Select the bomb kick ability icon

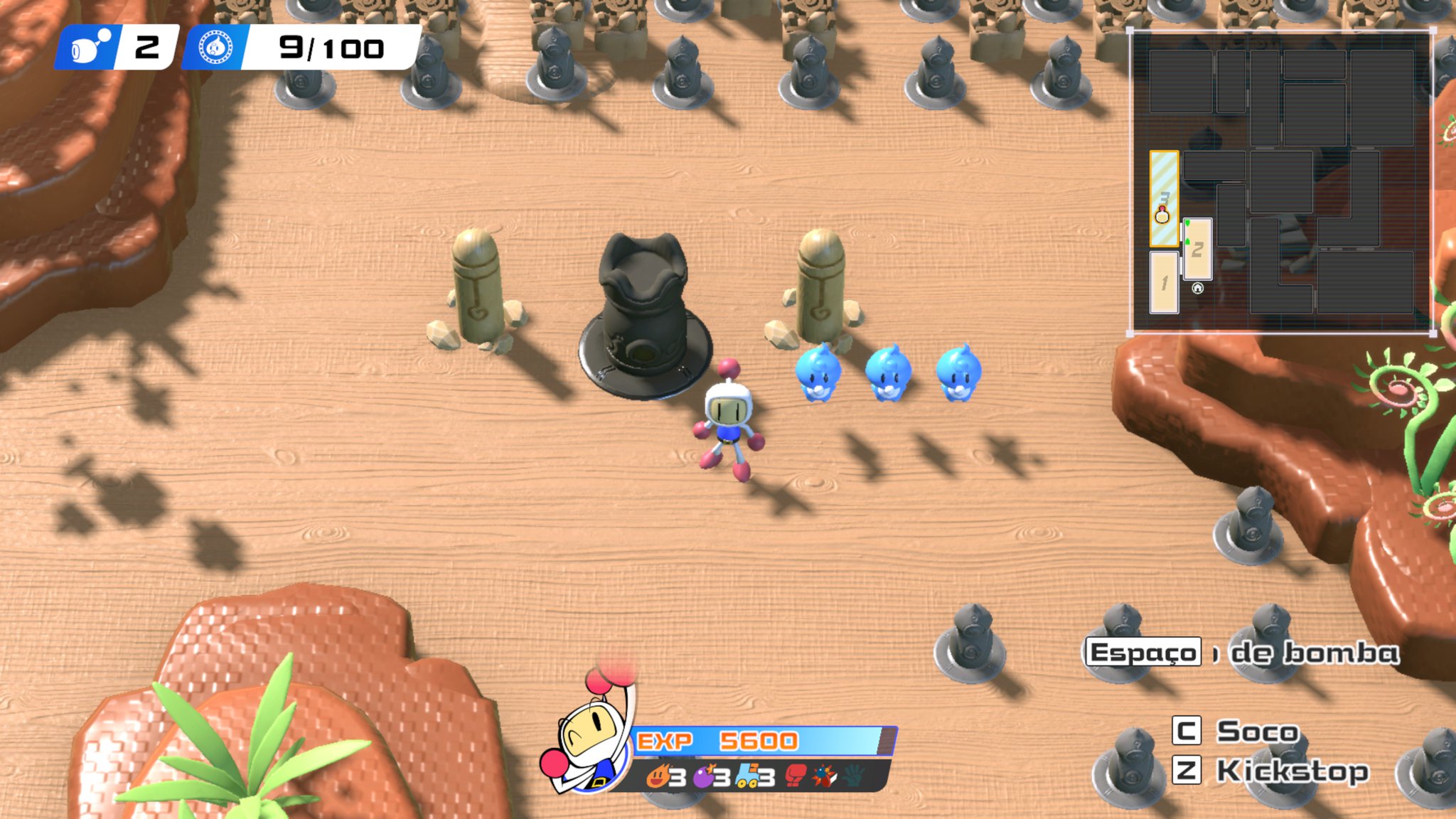[x=825, y=776]
